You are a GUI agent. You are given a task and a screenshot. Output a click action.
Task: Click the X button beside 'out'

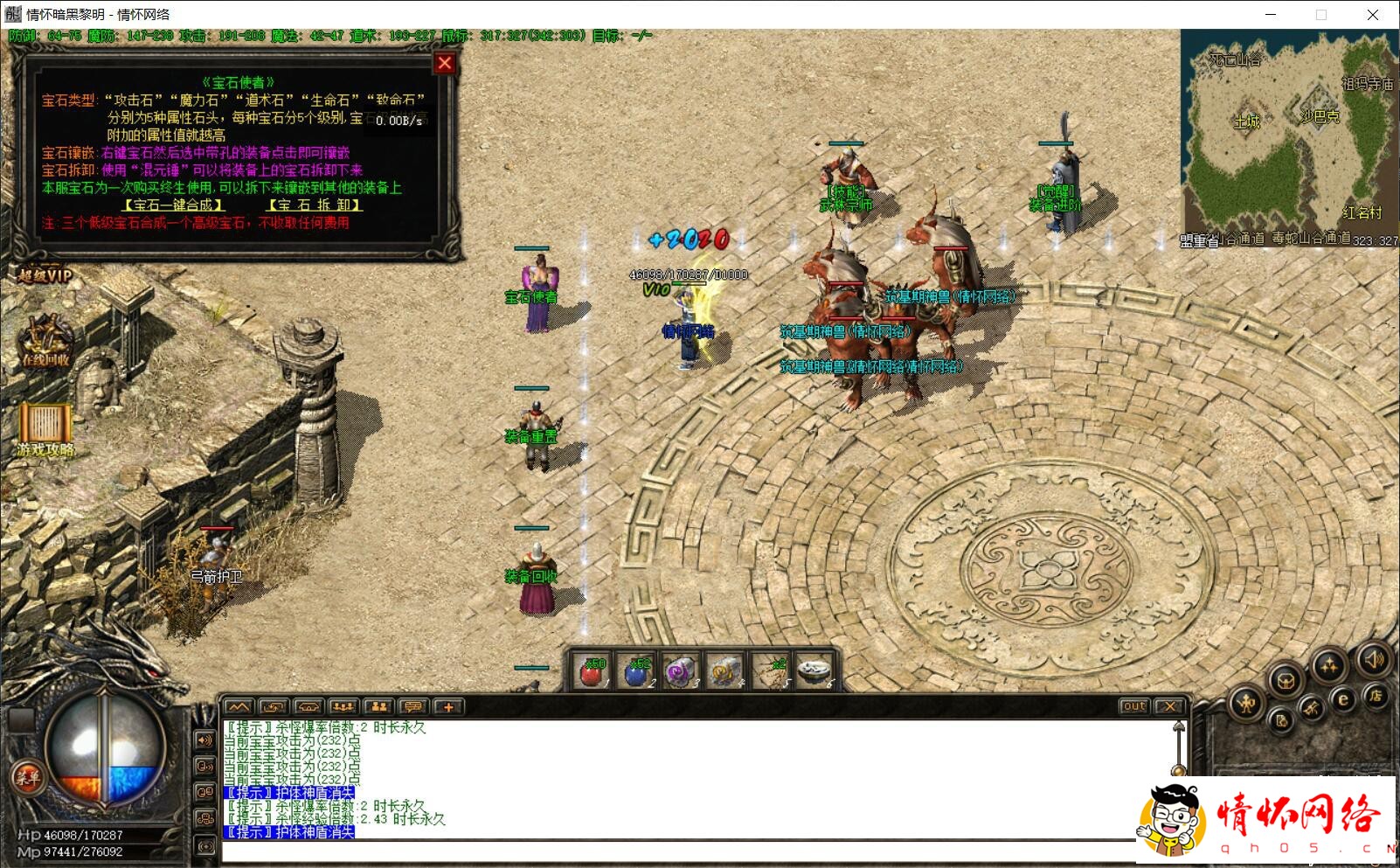[x=1169, y=706]
